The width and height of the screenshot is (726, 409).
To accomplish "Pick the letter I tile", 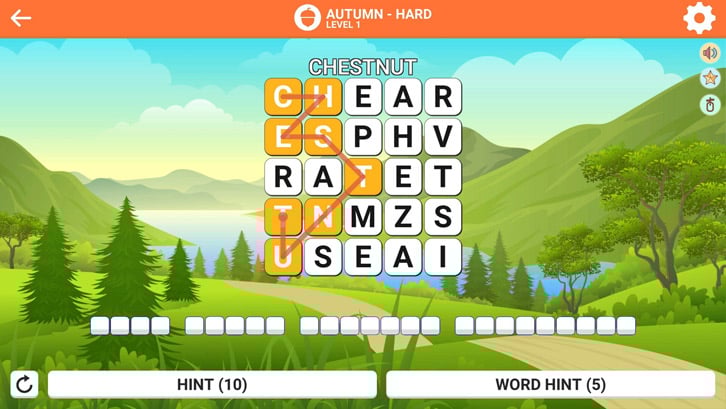I will click(x=442, y=257).
